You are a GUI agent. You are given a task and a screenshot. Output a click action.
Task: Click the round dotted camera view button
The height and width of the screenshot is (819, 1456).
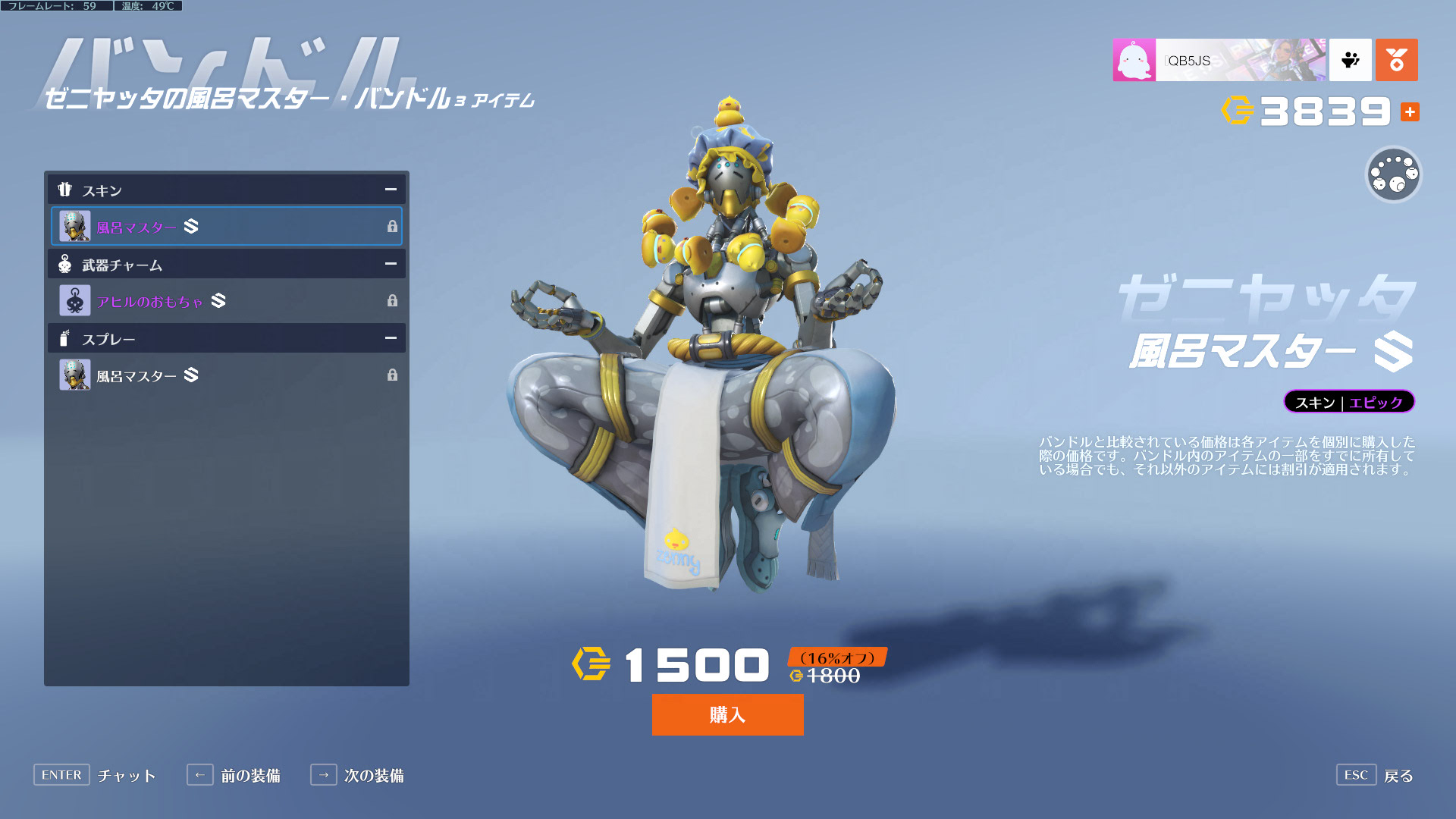[x=1393, y=174]
